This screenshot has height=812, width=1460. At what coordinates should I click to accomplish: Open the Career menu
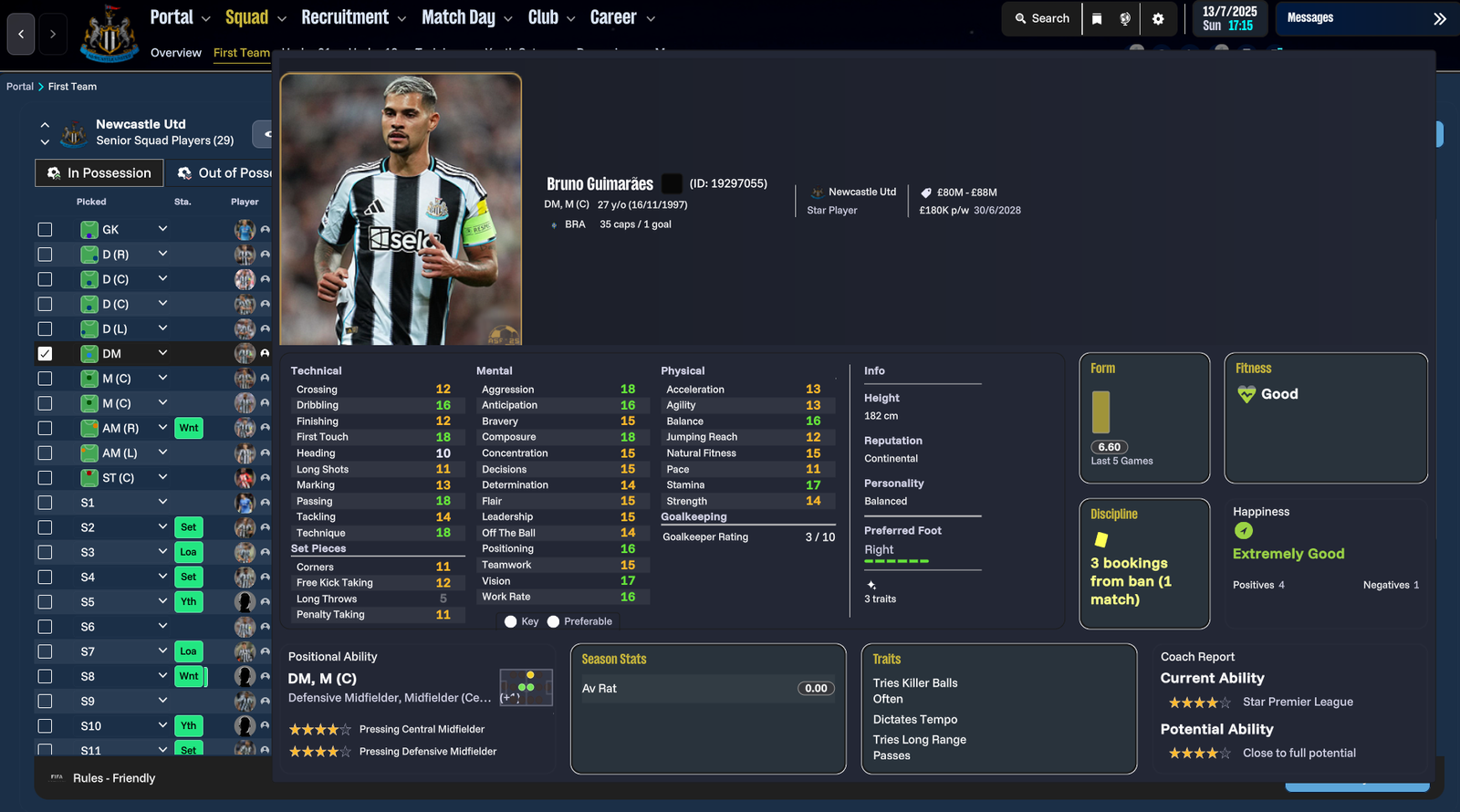(x=622, y=17)
